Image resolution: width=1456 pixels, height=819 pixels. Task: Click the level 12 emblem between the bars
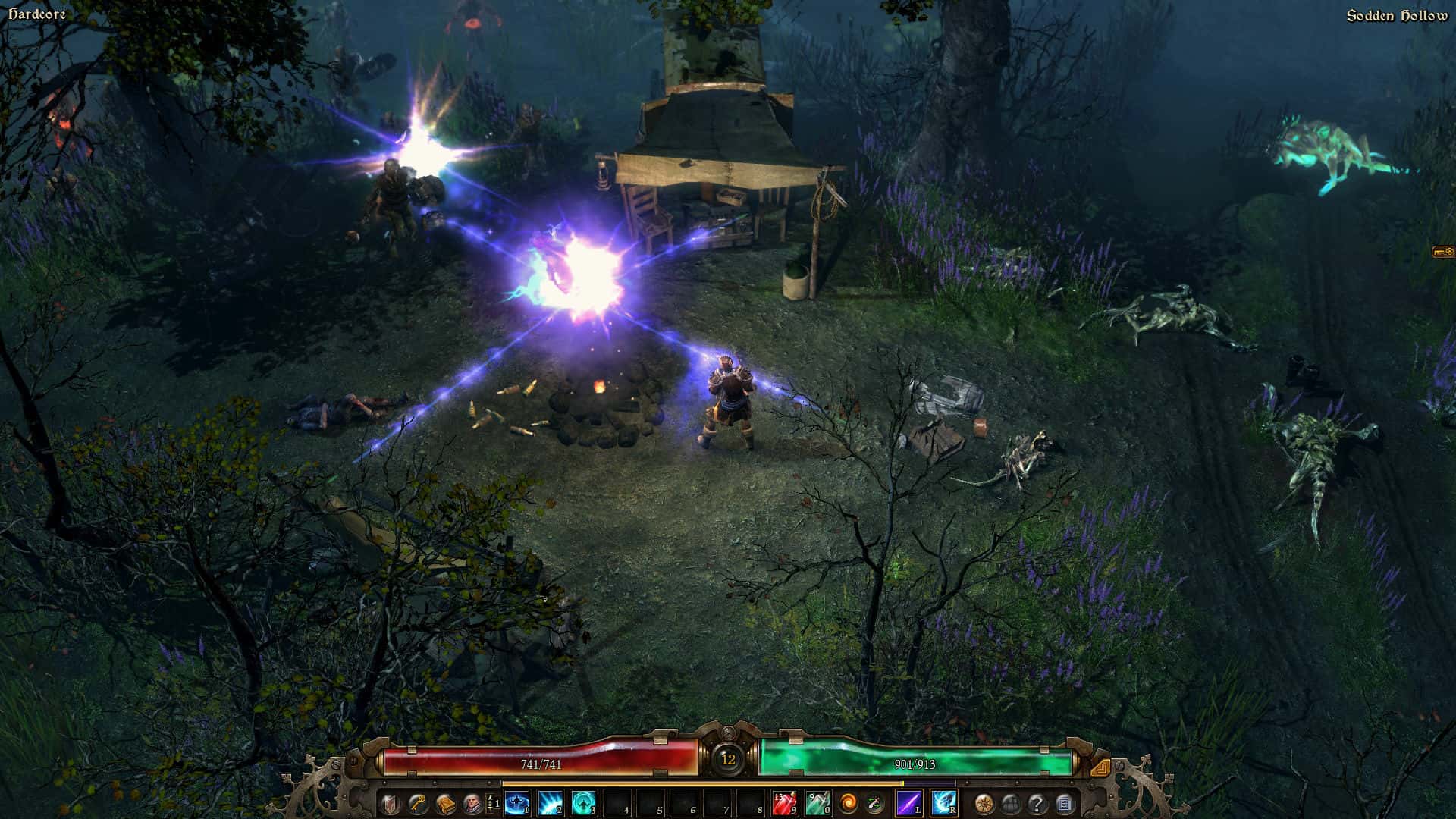[729, 759]
